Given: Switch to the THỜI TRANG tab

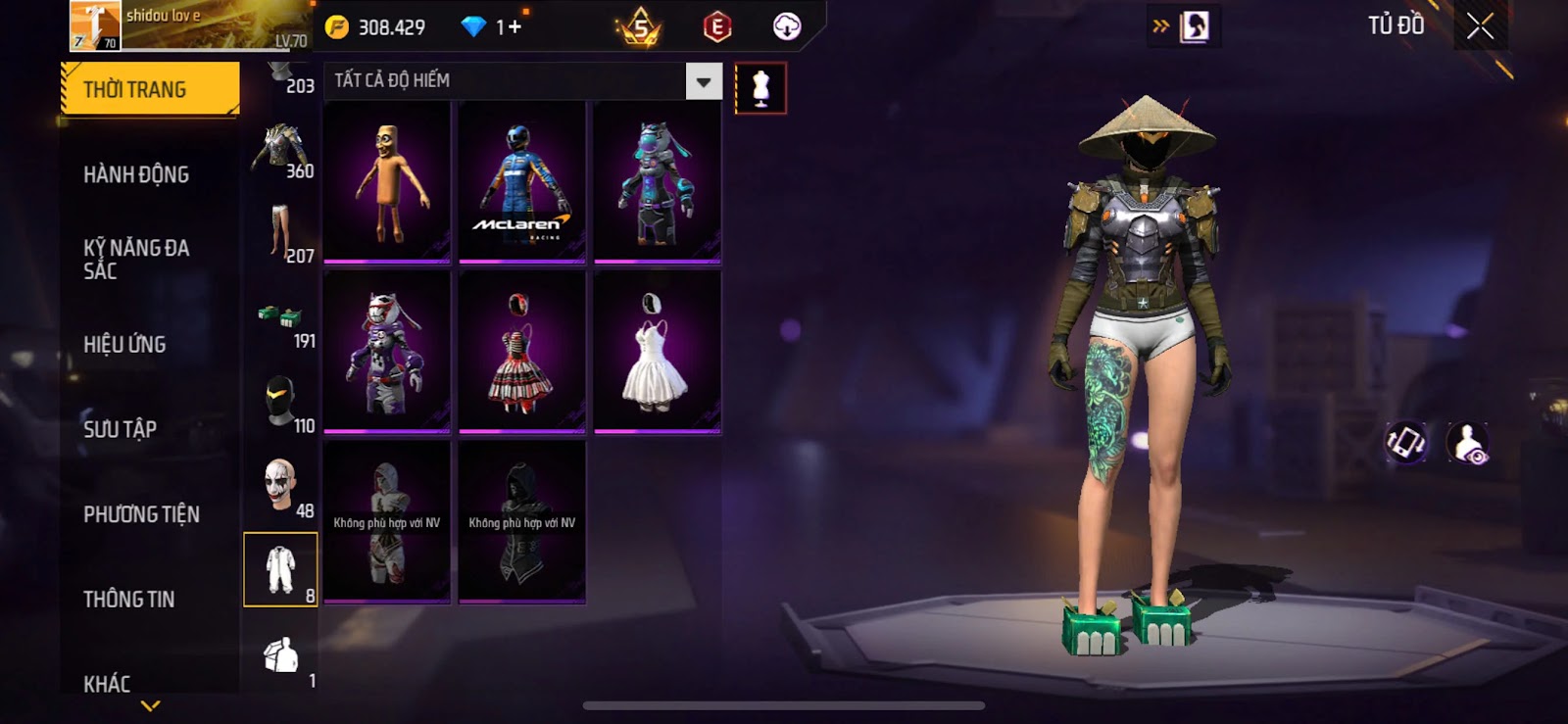Looking at the screenshot, I should point(149,89).
